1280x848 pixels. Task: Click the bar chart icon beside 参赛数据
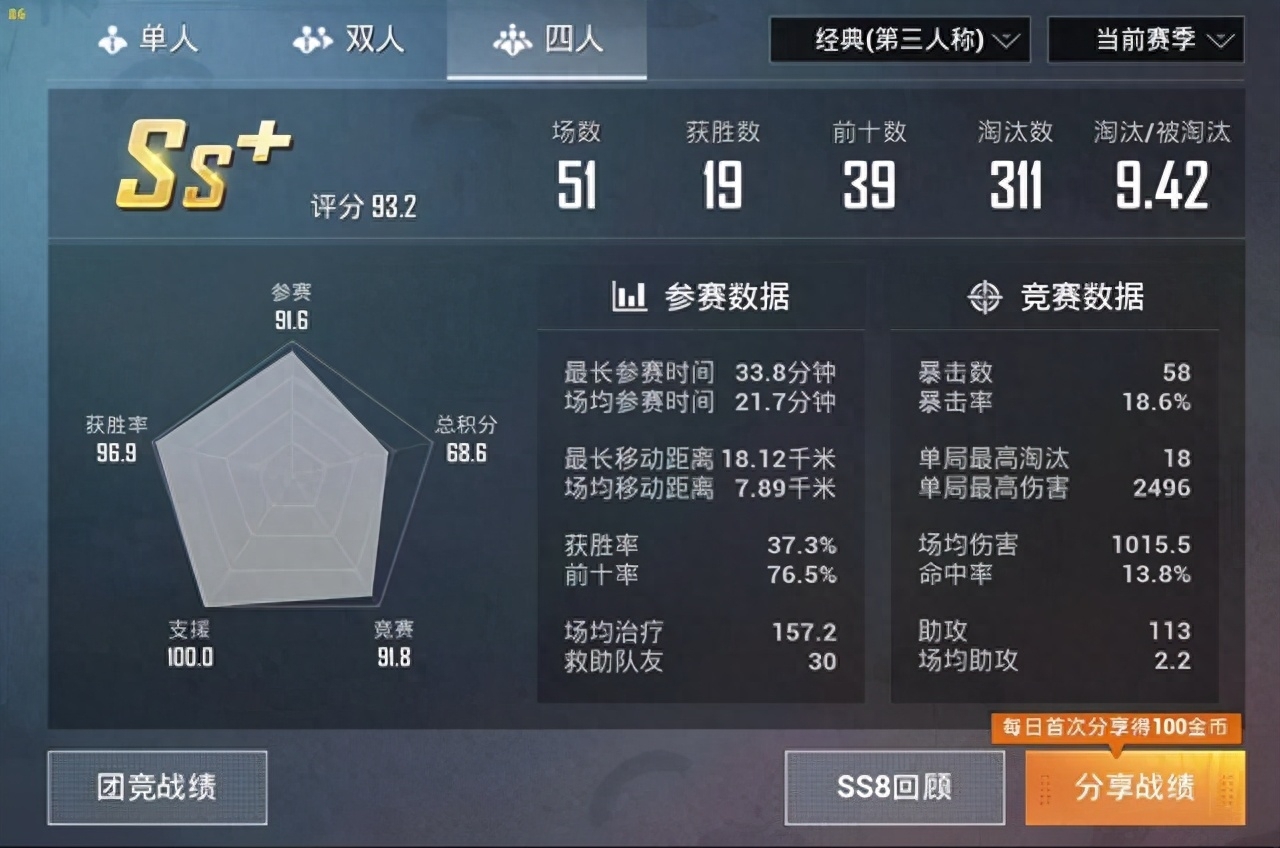click(630, 297)
